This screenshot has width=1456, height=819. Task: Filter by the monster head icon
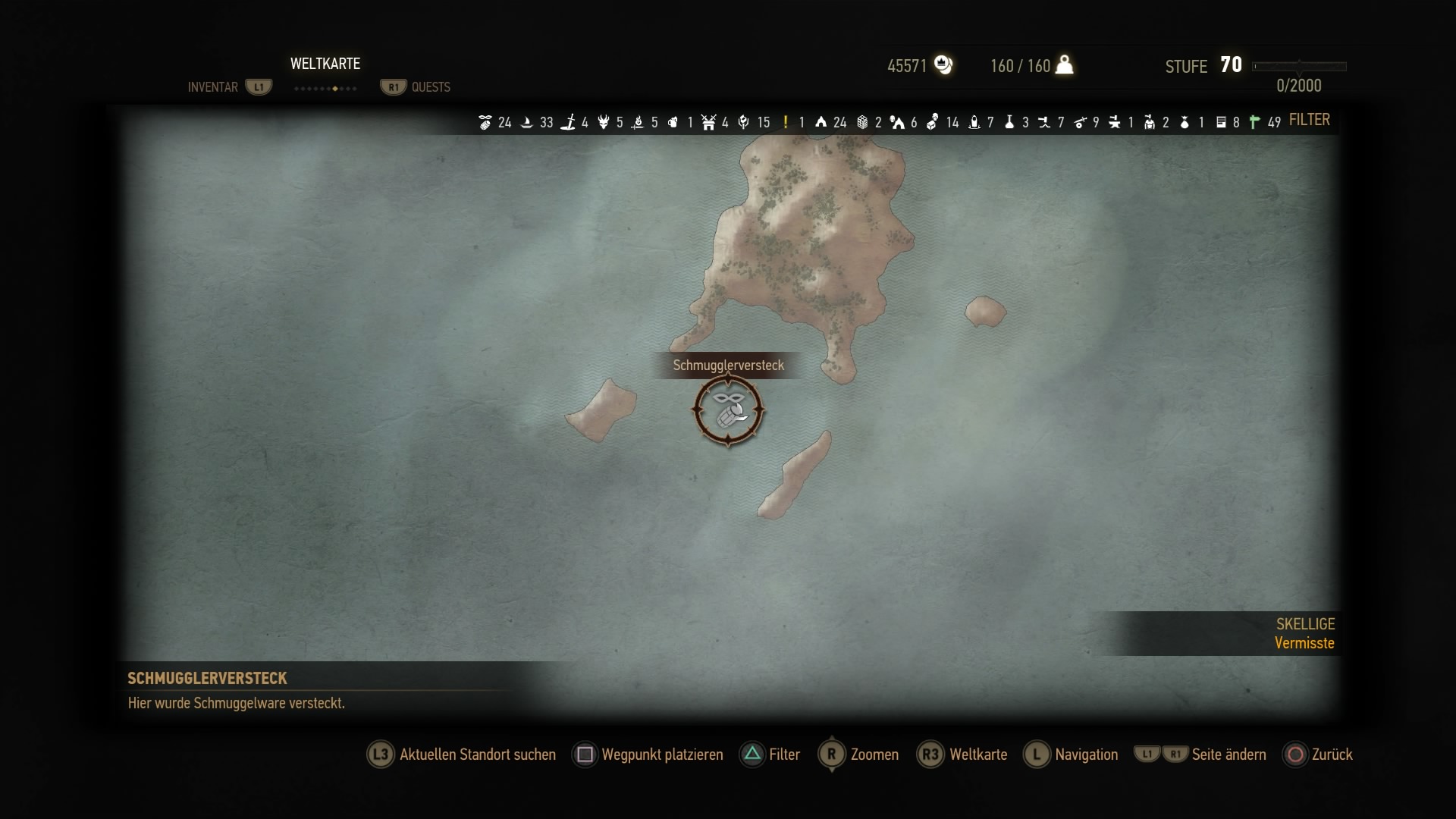coord(604,122)
